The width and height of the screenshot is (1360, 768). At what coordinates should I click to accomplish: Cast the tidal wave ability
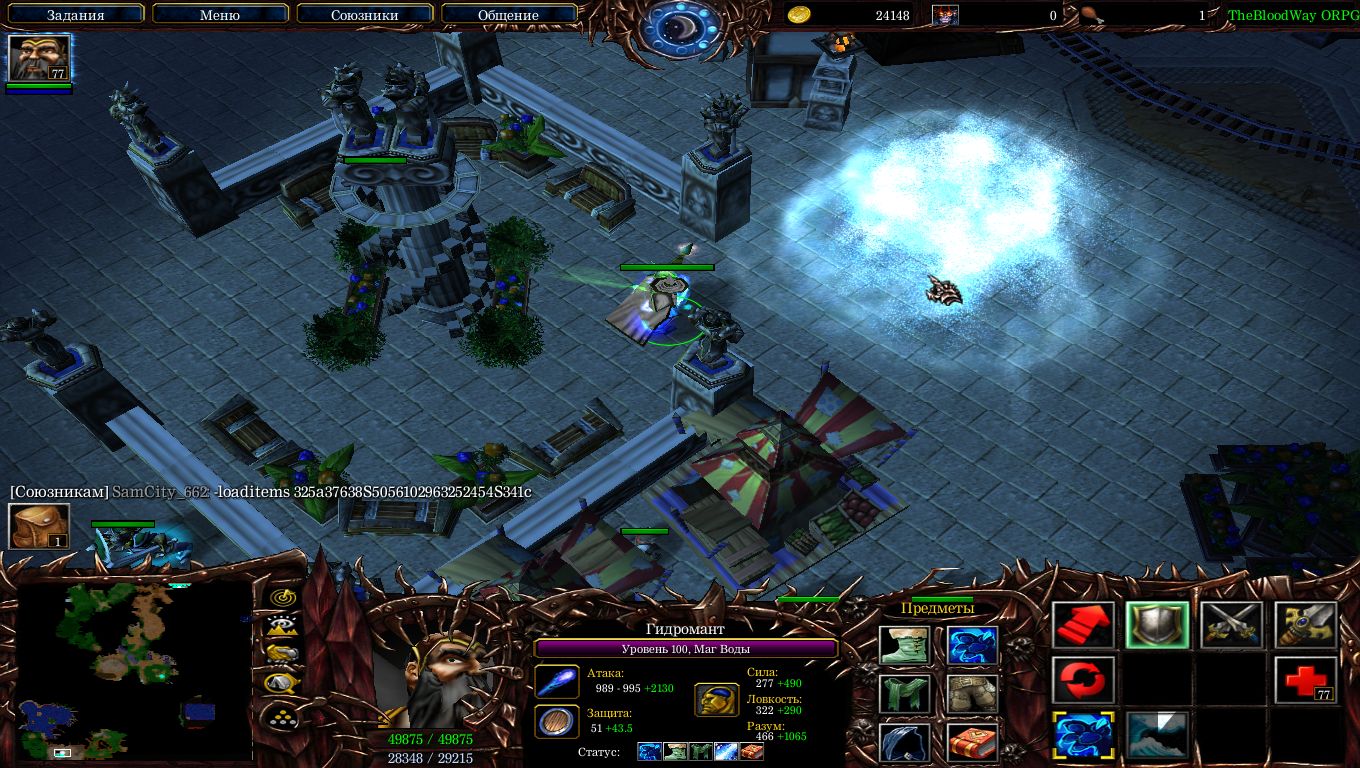point(1158,735)
